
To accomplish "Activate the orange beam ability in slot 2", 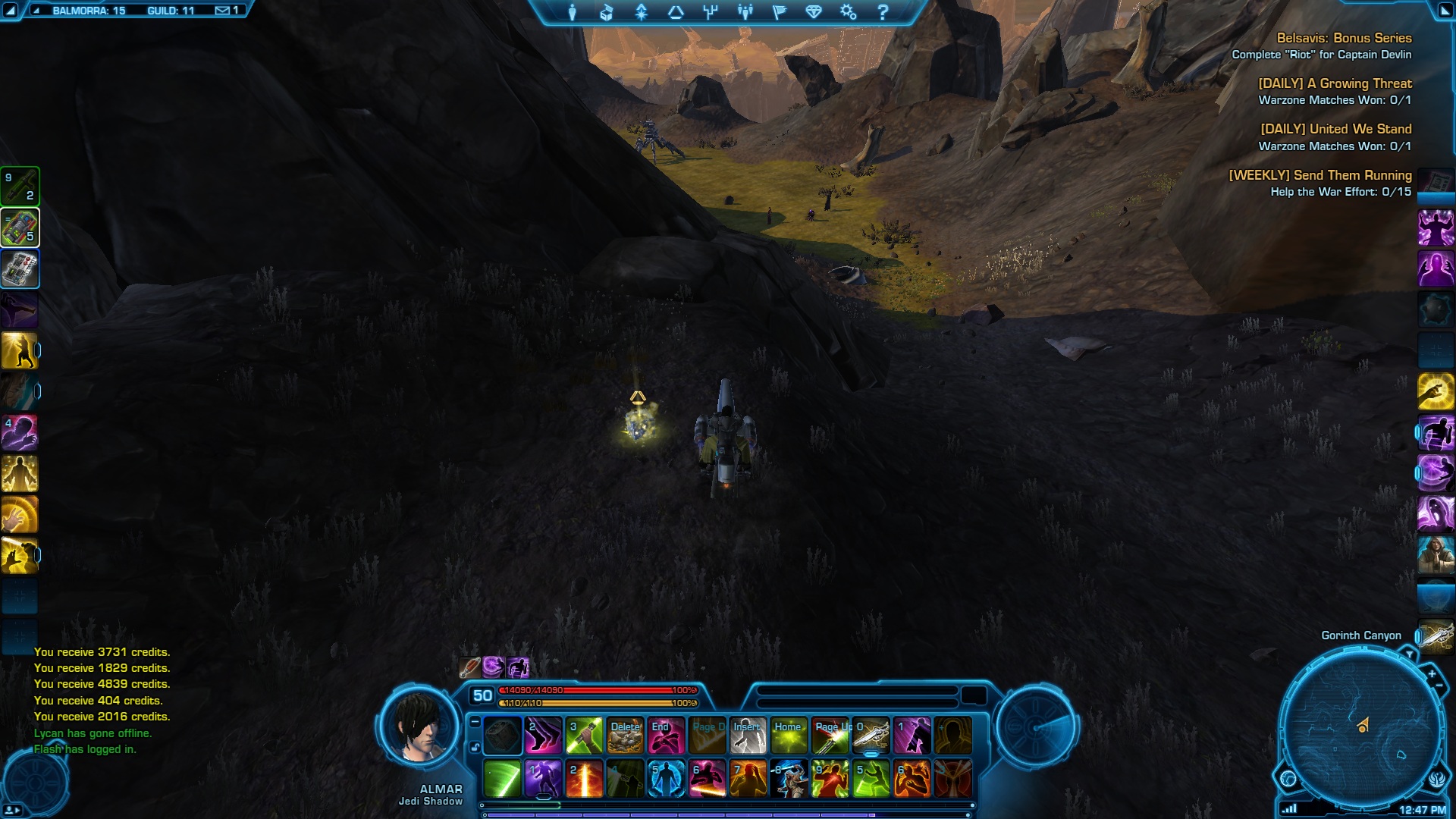I will point(585,779).
